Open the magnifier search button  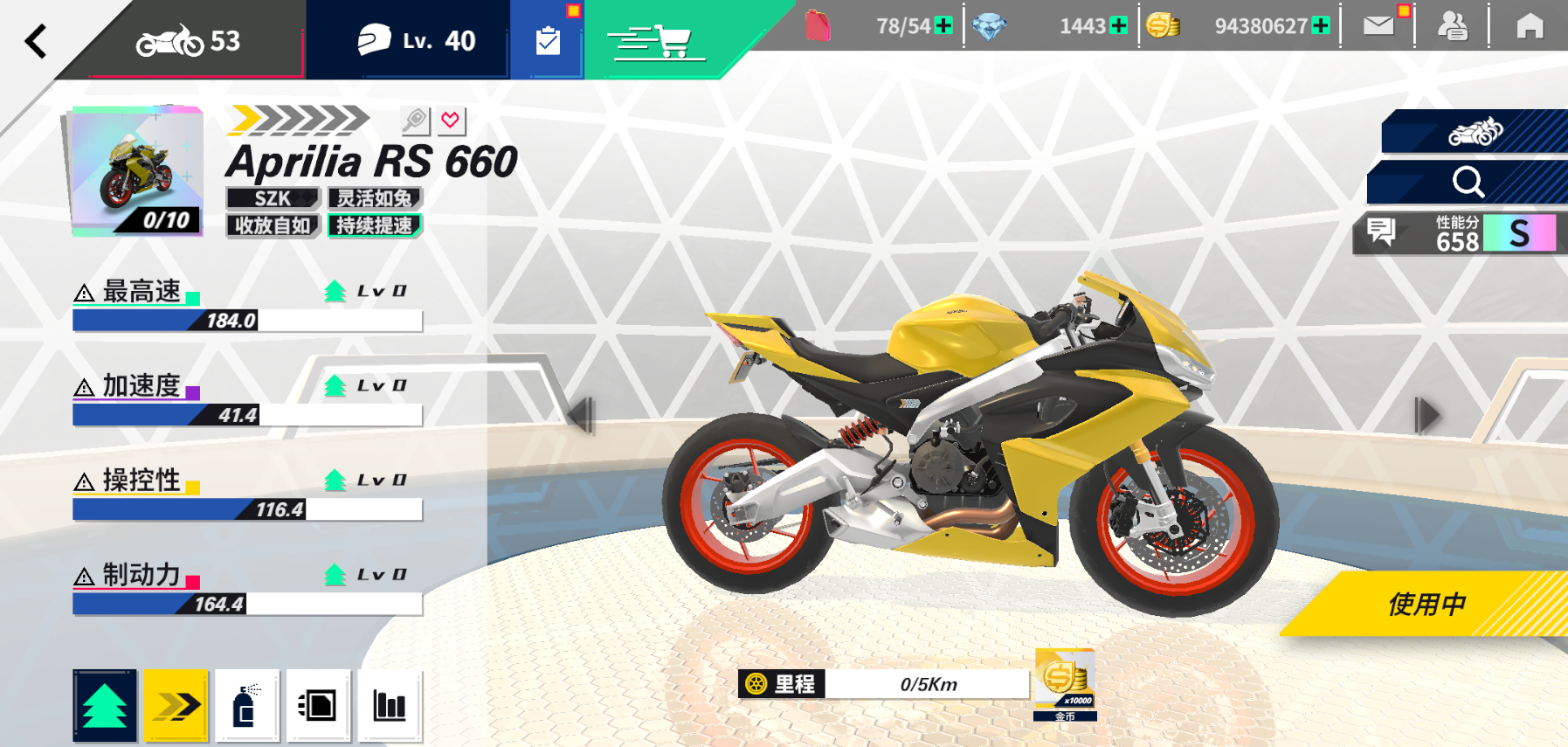(1468, 182)
